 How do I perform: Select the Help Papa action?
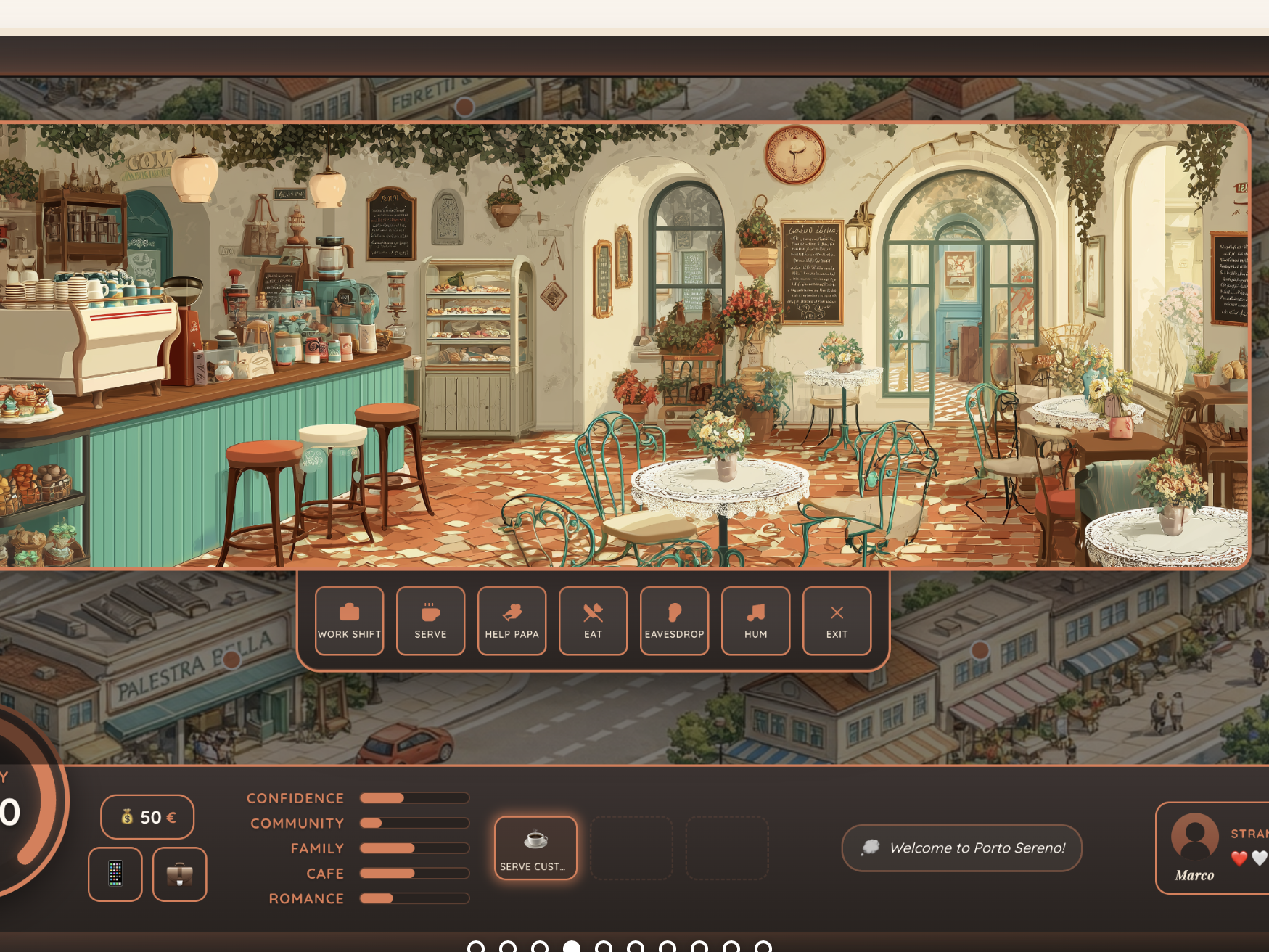pos(512,620)
